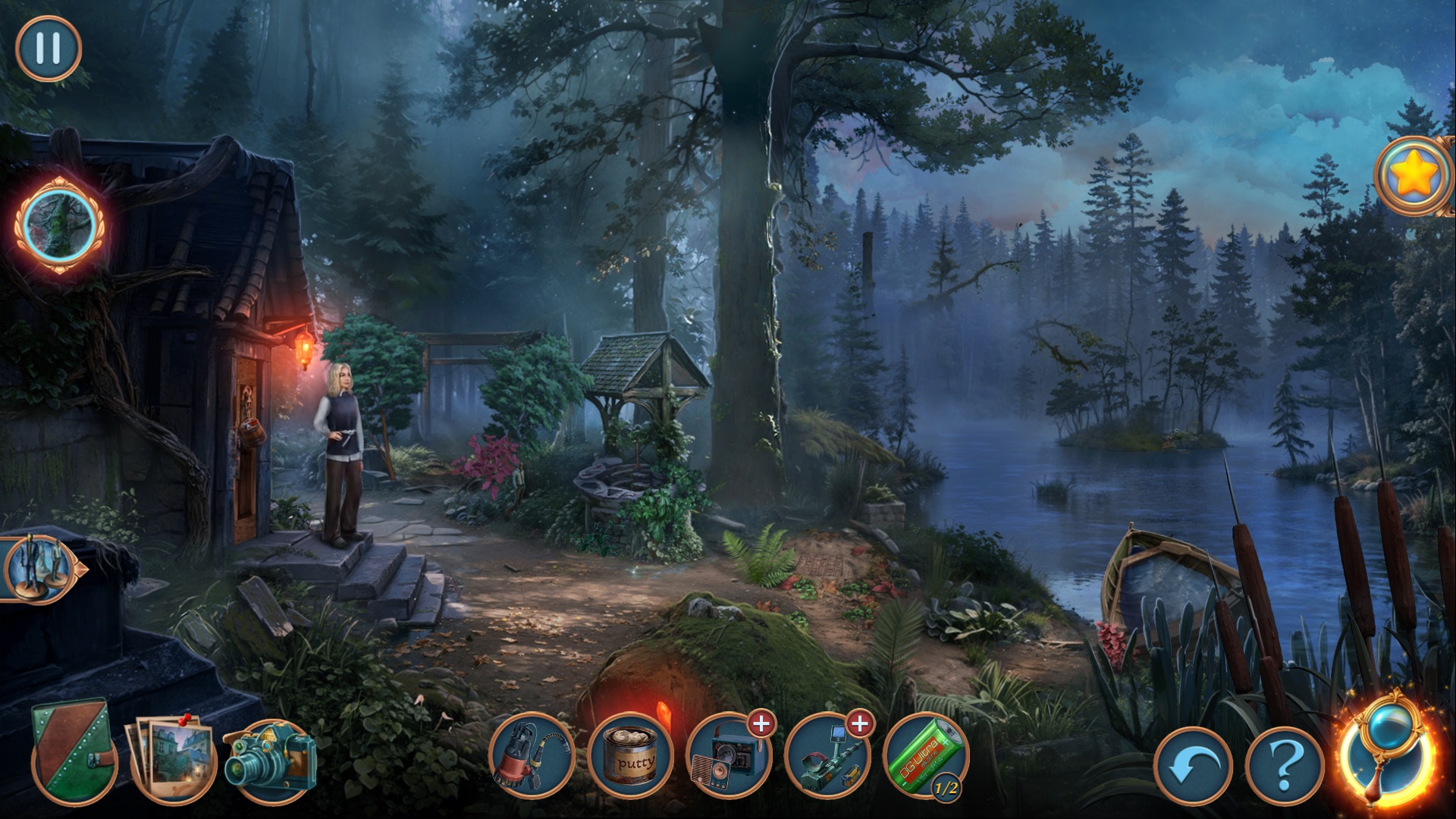
Task: Go back with the curved arrow button
Action: coord(1193,766)
